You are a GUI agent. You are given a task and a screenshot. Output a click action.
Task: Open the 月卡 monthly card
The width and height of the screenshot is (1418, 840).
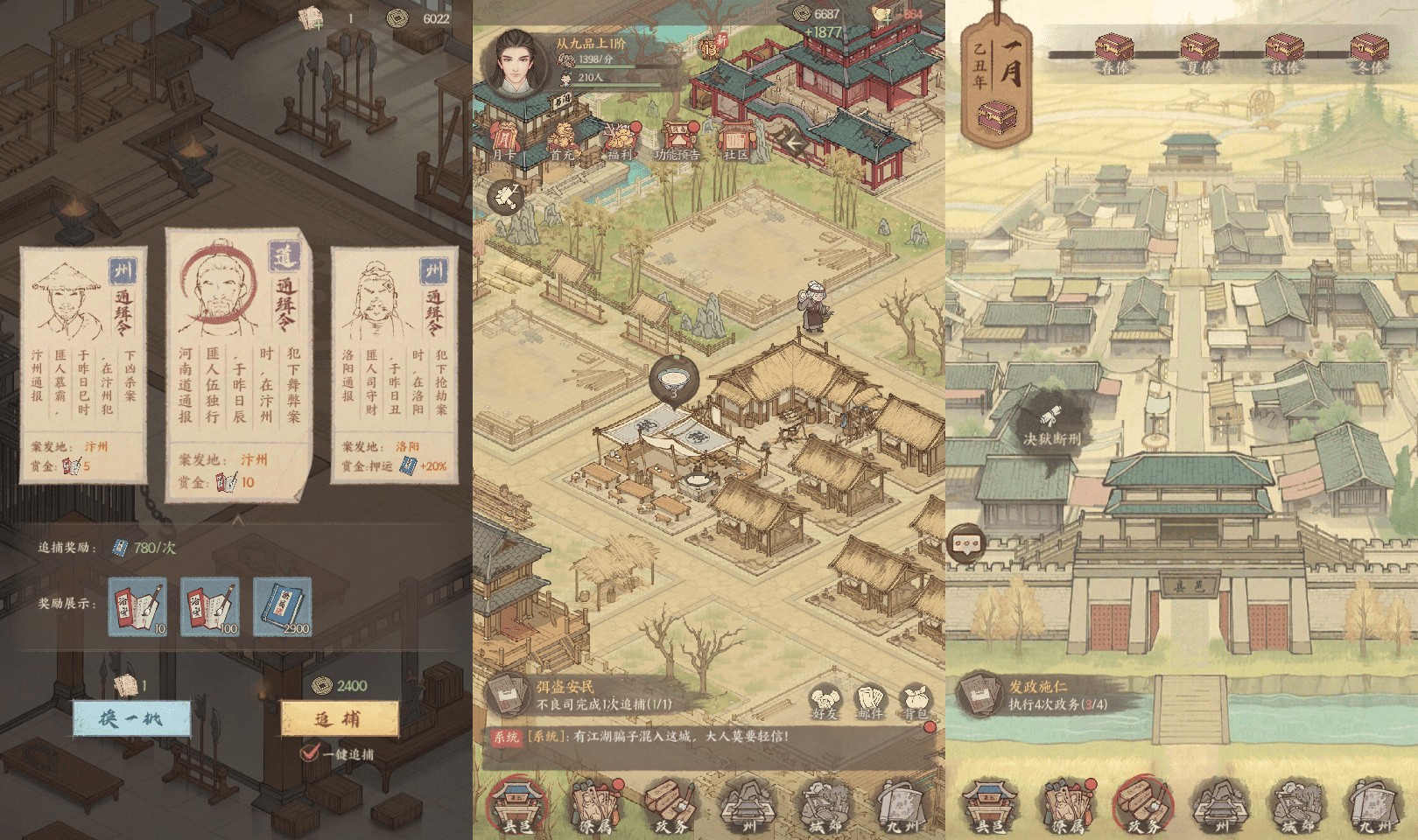coord(506,140)
